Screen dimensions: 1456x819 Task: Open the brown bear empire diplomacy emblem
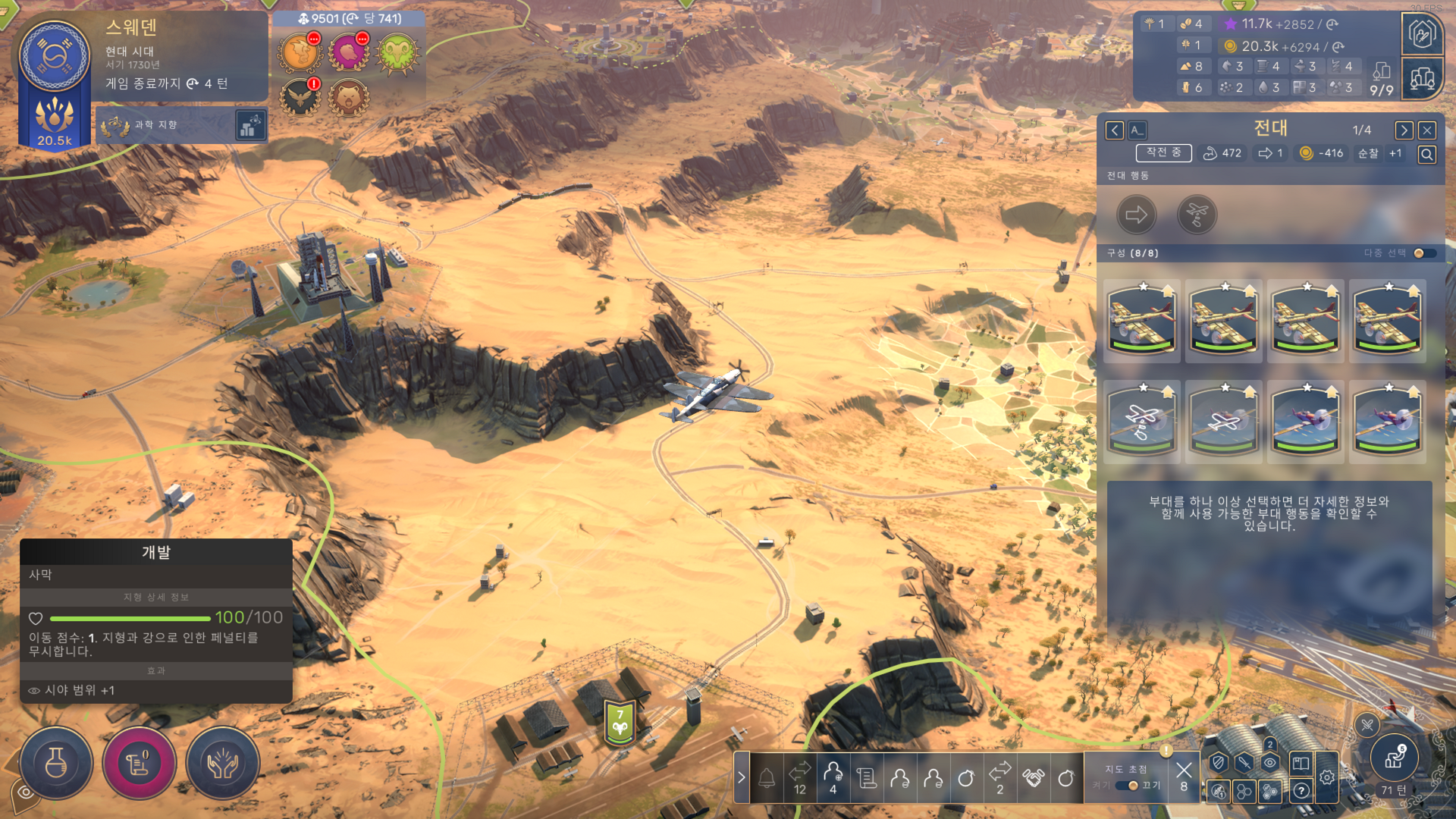pos(348,99)
